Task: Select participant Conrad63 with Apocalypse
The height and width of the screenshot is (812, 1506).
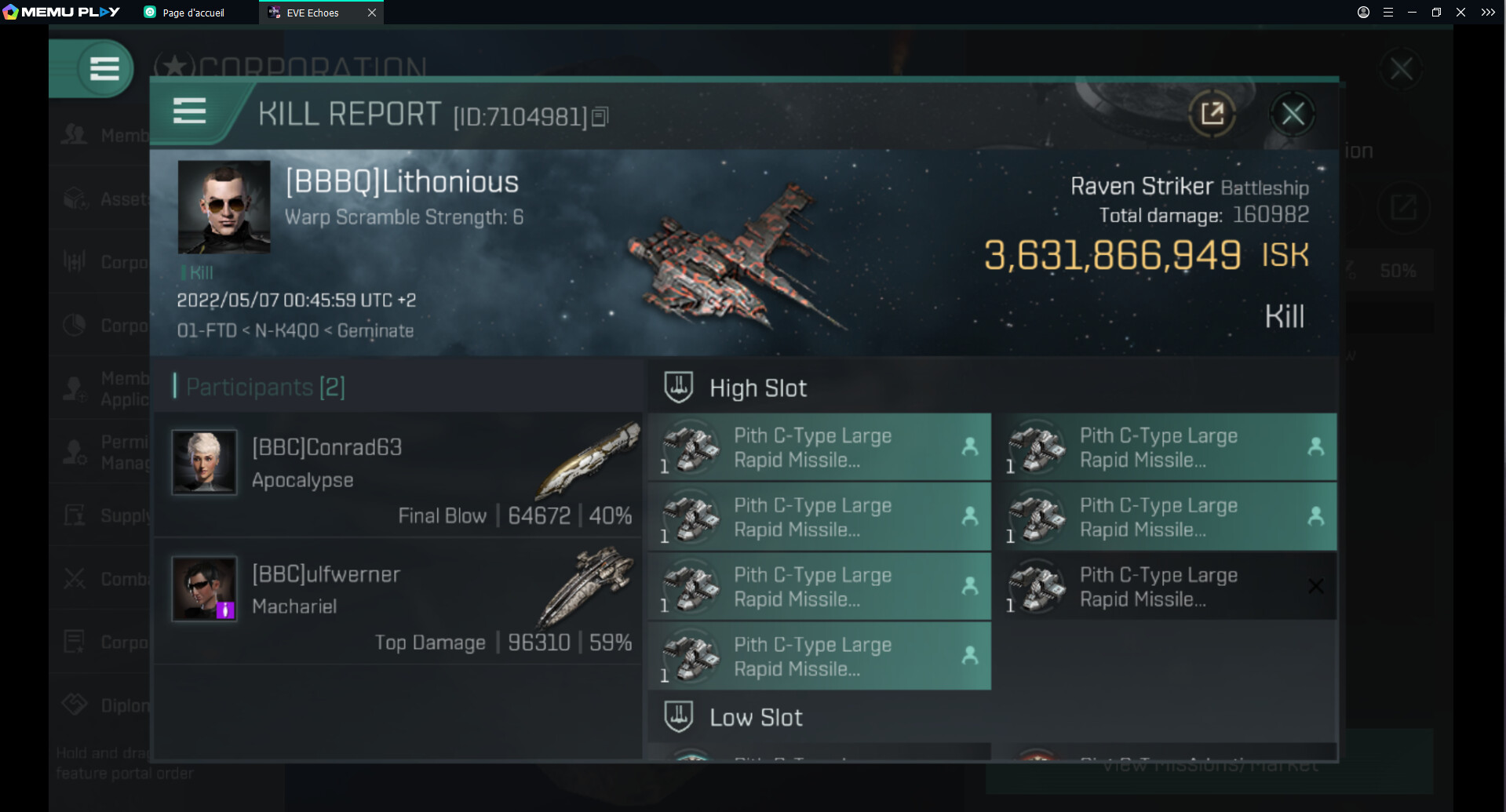Action: coord(399,475)
